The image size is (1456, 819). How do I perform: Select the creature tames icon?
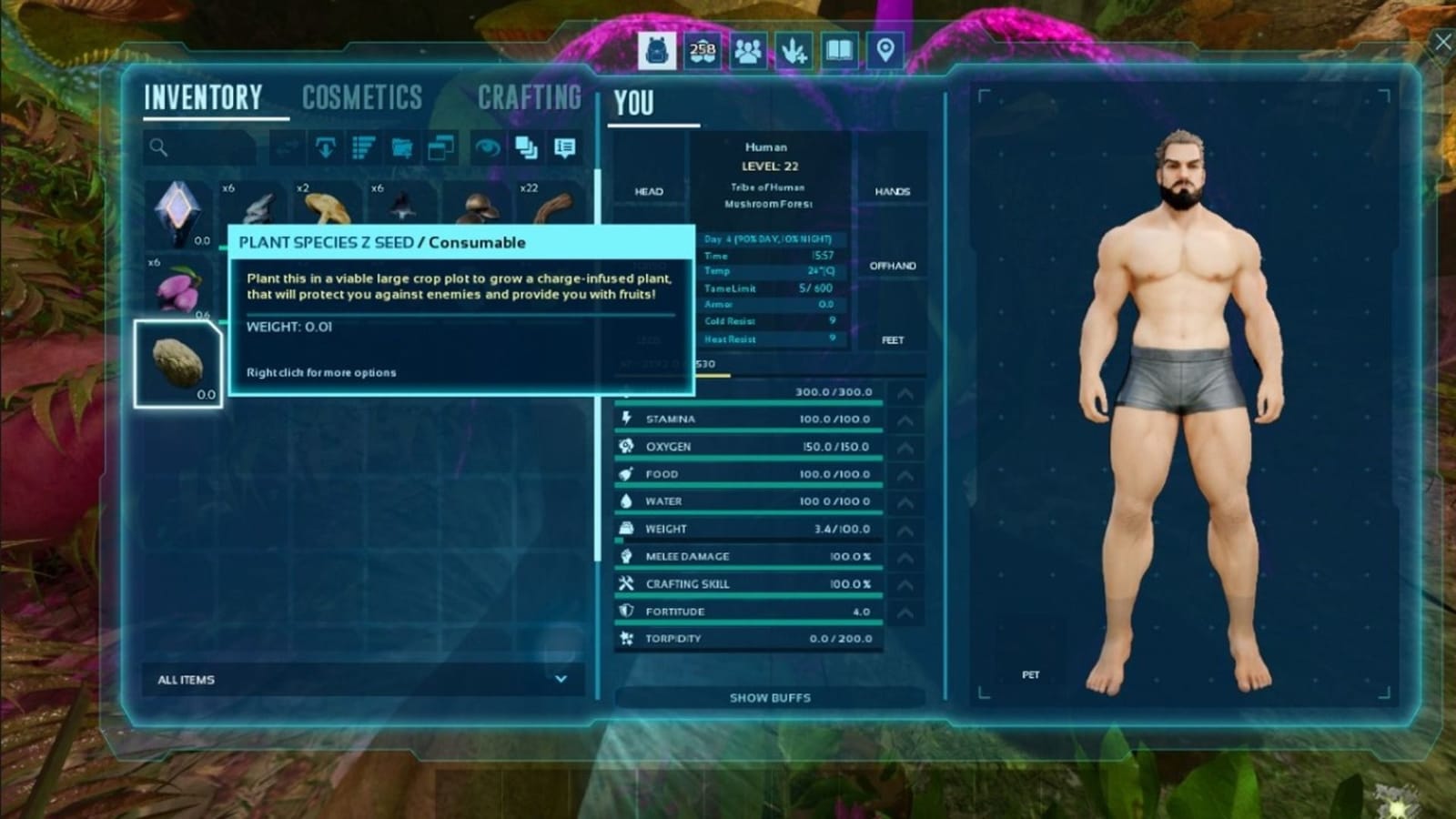(793, 51)
